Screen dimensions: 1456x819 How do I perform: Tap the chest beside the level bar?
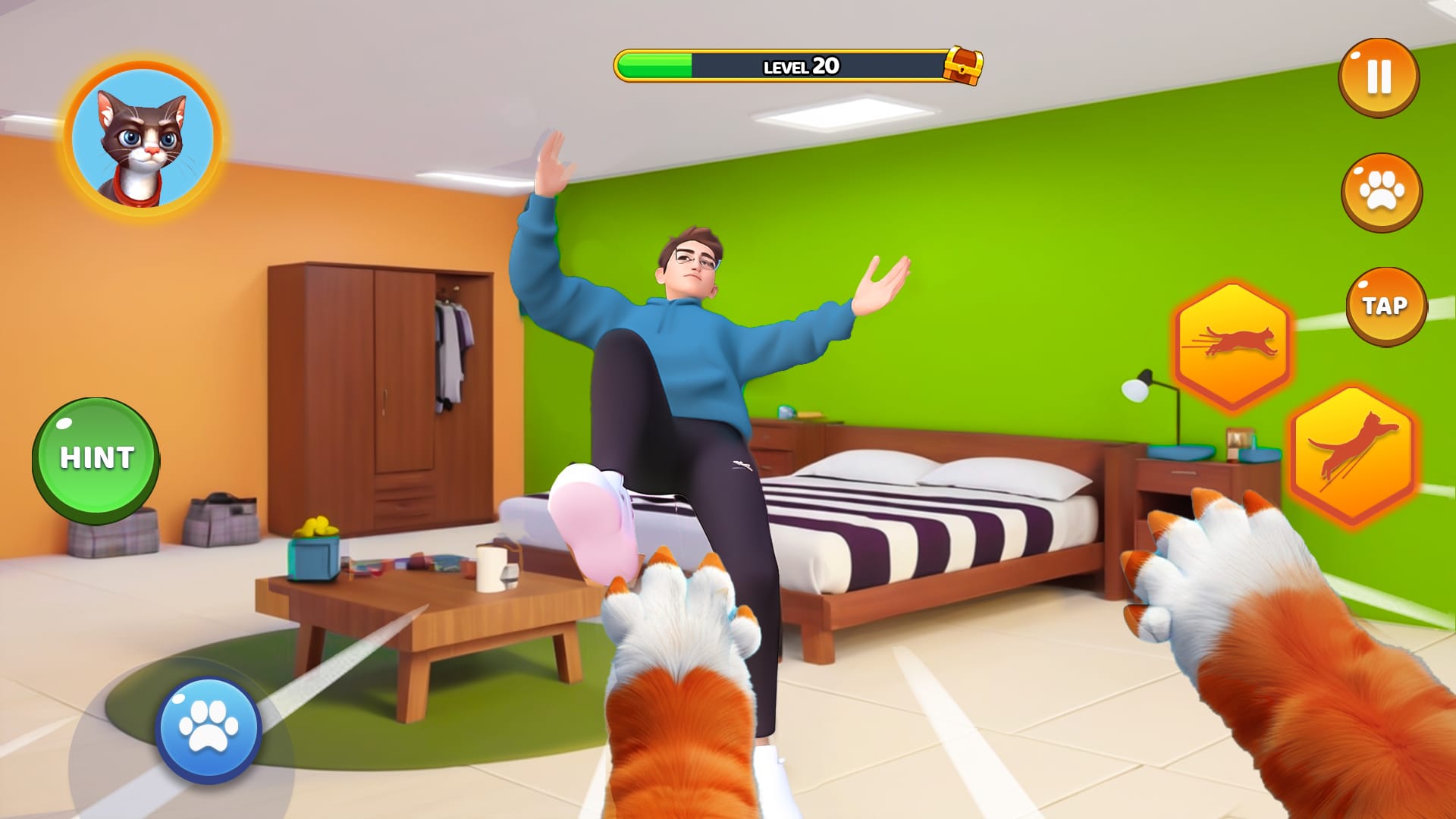(x=962, y=66)
